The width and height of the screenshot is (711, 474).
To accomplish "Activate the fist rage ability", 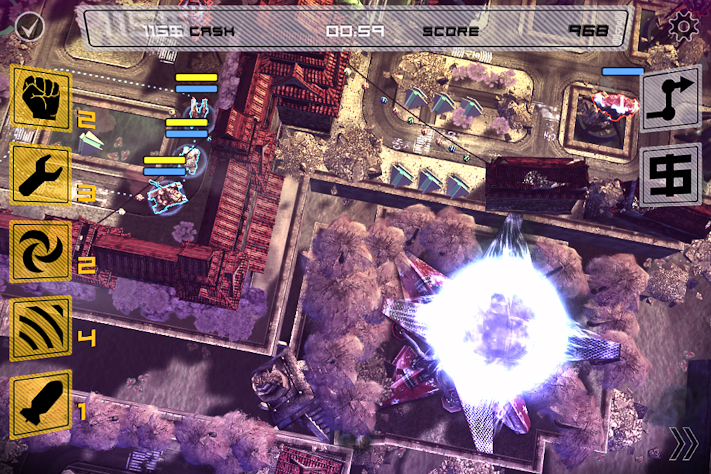I will (x=41, y=97).
